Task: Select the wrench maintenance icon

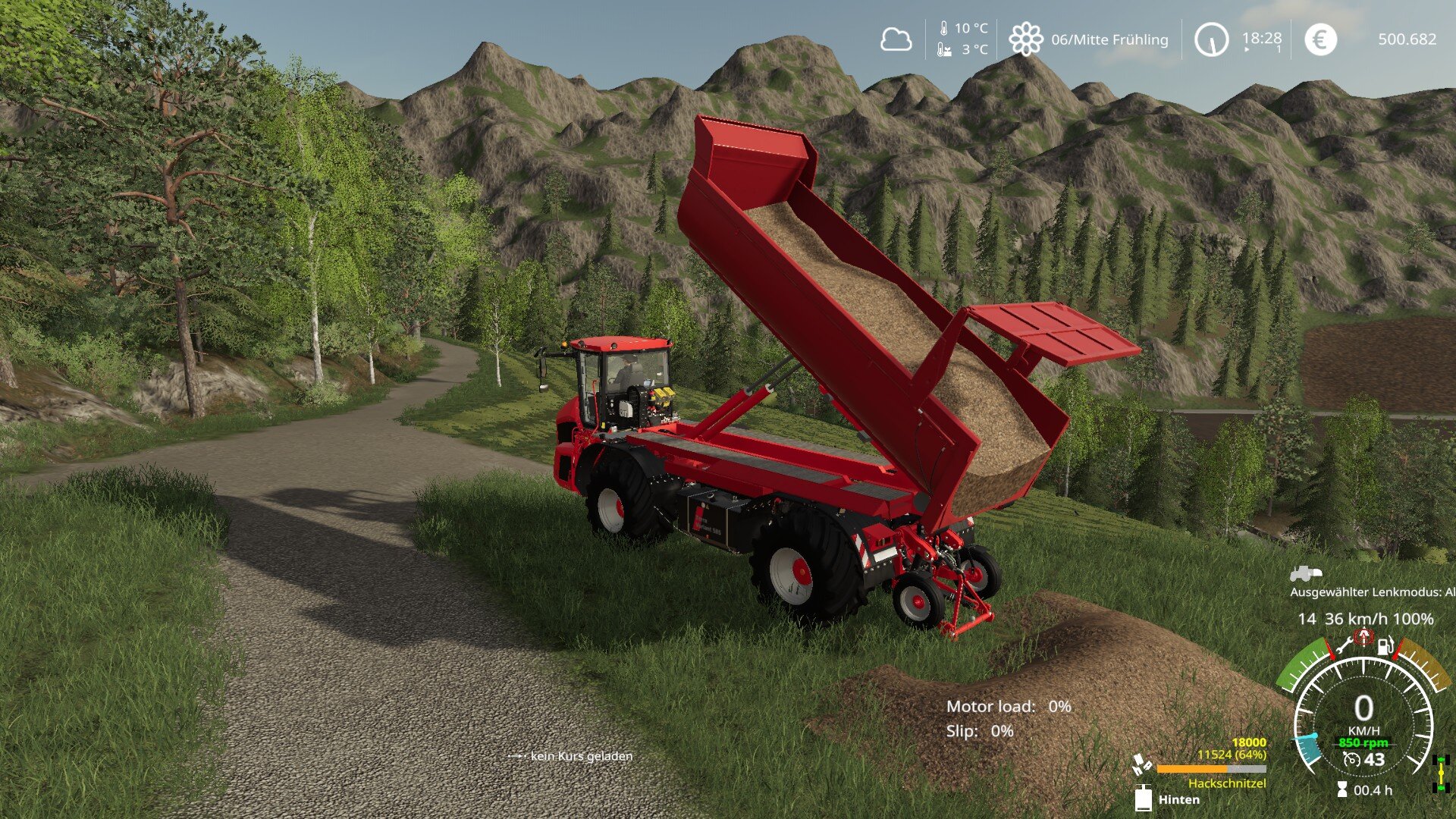Action: coord(1344,645)
